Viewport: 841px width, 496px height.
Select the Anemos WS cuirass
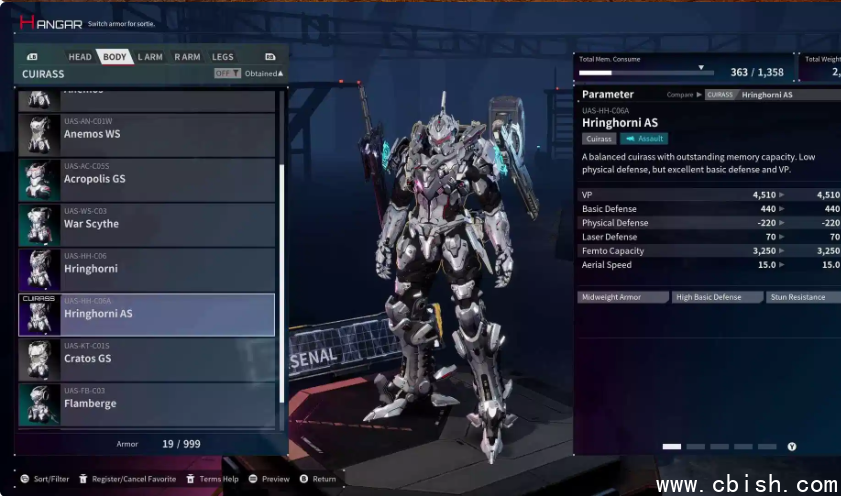147,134
